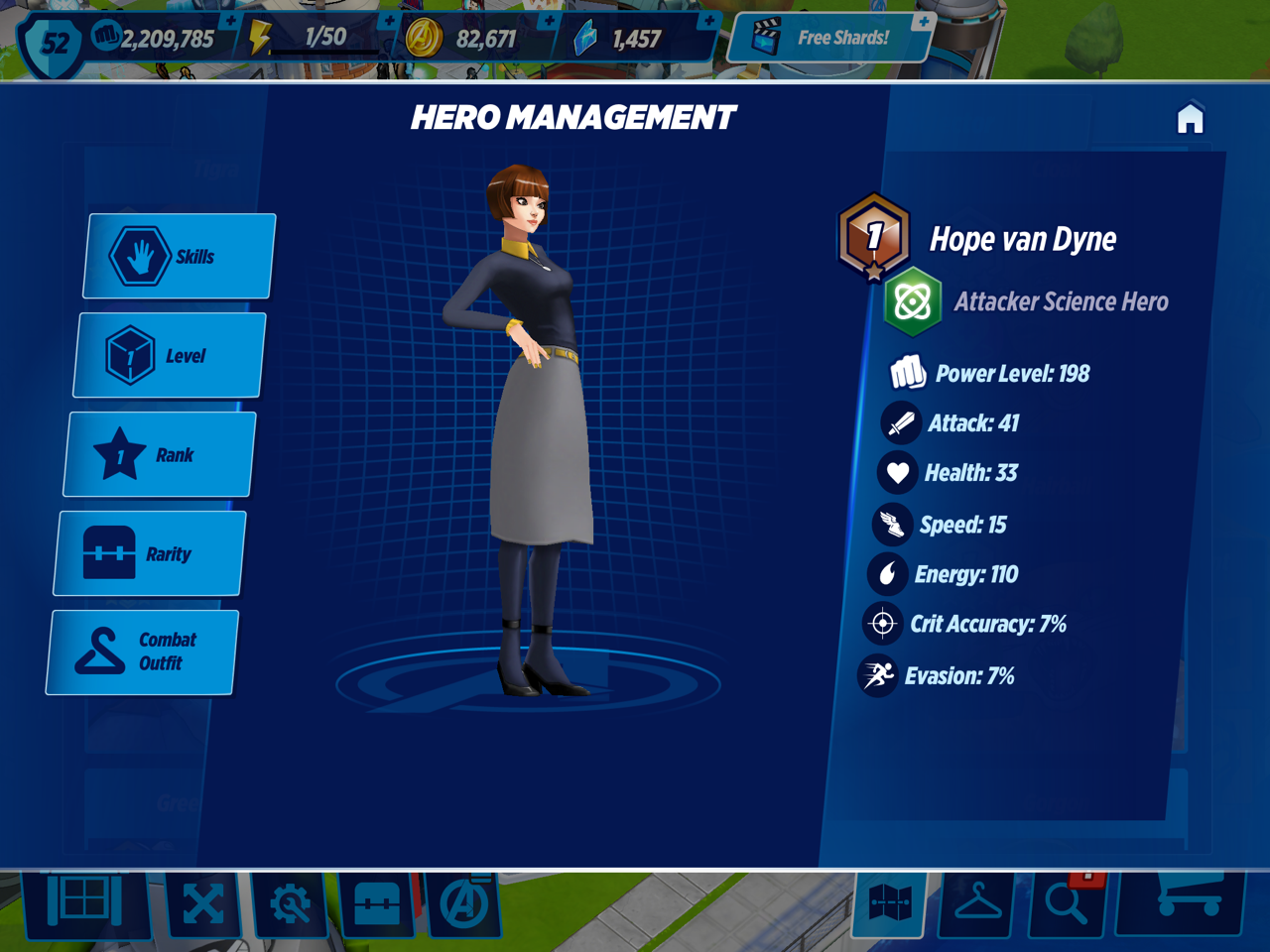Screen dimensions: 1270x952
Task: Open the gear and wrench settings icon
Action: (290, 904)
